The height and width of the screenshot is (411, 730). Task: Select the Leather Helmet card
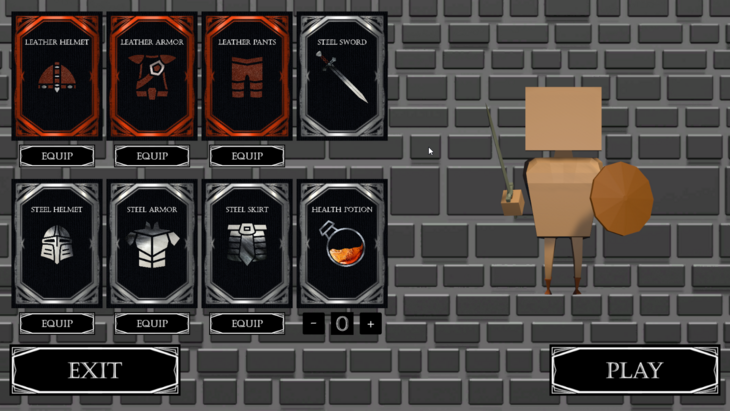pos(57,76)
